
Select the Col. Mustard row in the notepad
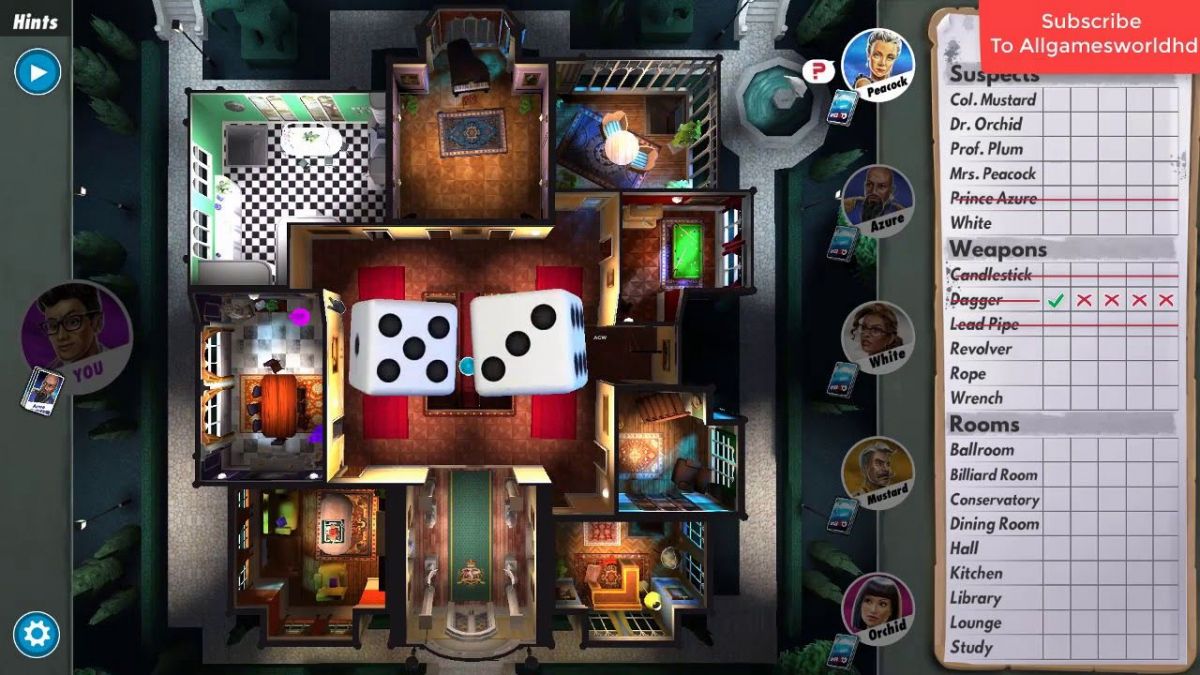[993, 100]
